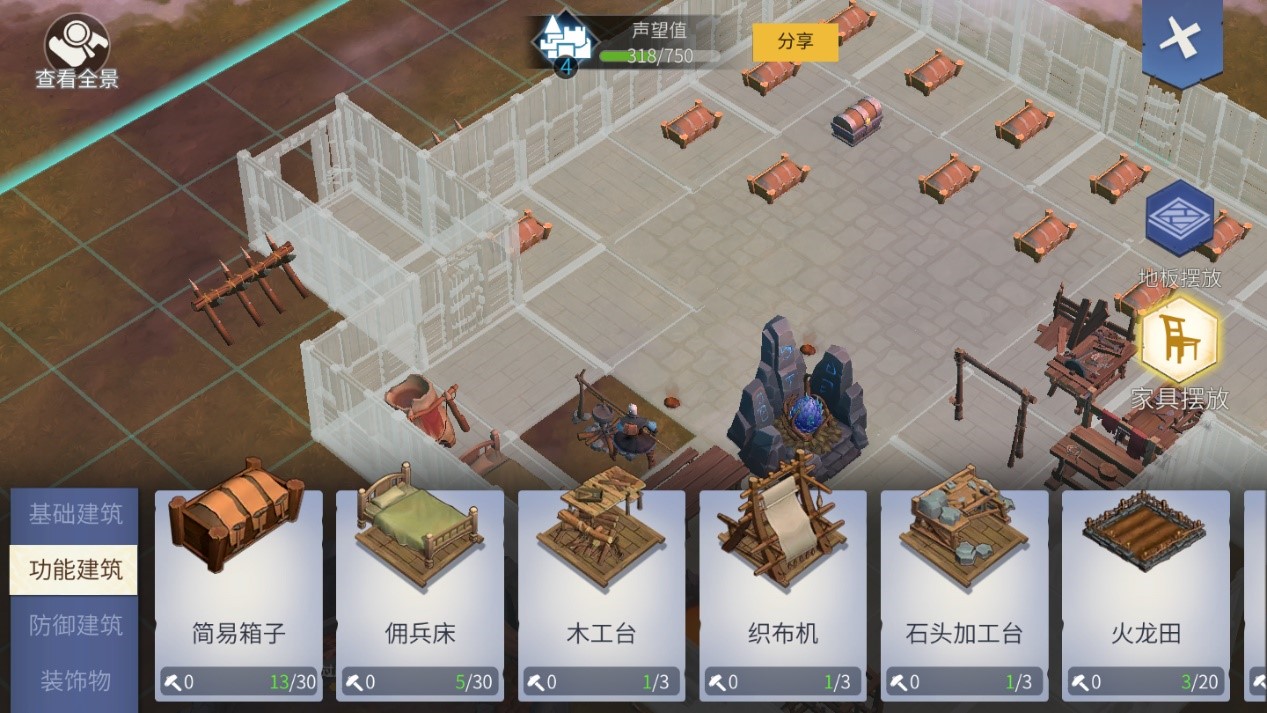Show the 装饰物 decorations tab
Viewport: 1267px width, 713px height.
pyautogui.click(x=75, y=681)
